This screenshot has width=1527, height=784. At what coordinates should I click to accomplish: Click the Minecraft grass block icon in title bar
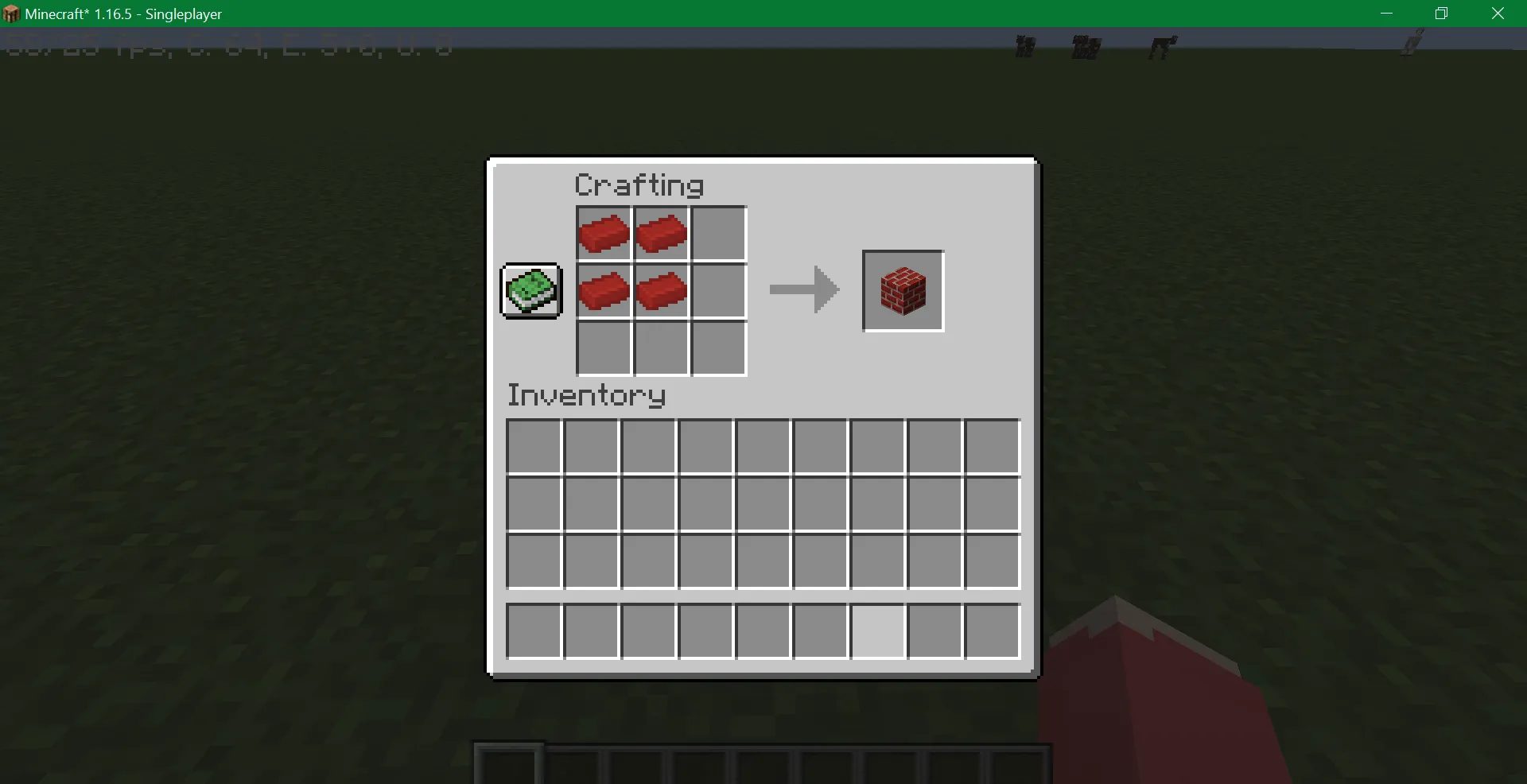click(11, 14)
